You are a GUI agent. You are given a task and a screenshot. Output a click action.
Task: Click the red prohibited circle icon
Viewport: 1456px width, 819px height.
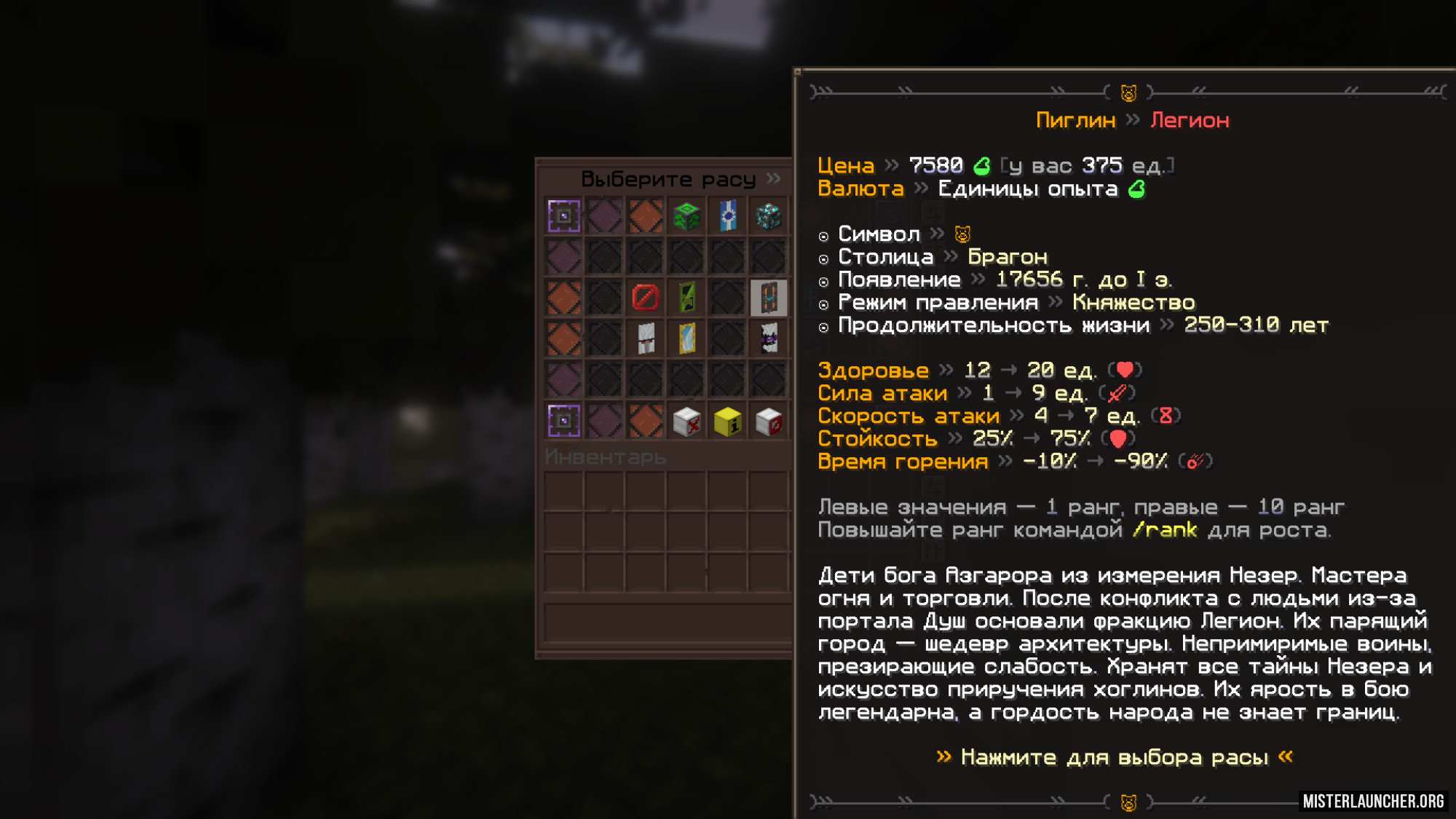coord(646,298)
